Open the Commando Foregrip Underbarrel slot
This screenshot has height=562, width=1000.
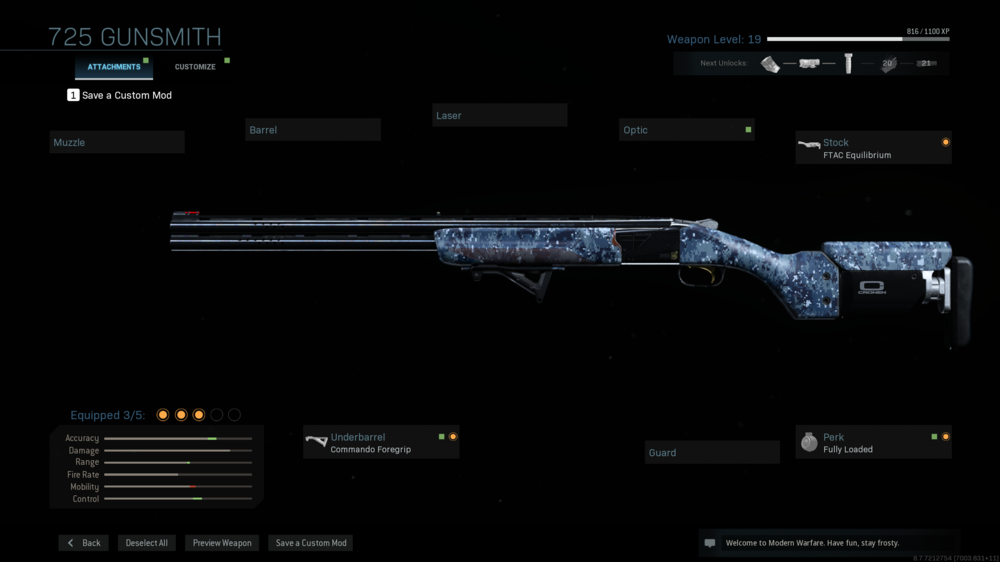381,443
